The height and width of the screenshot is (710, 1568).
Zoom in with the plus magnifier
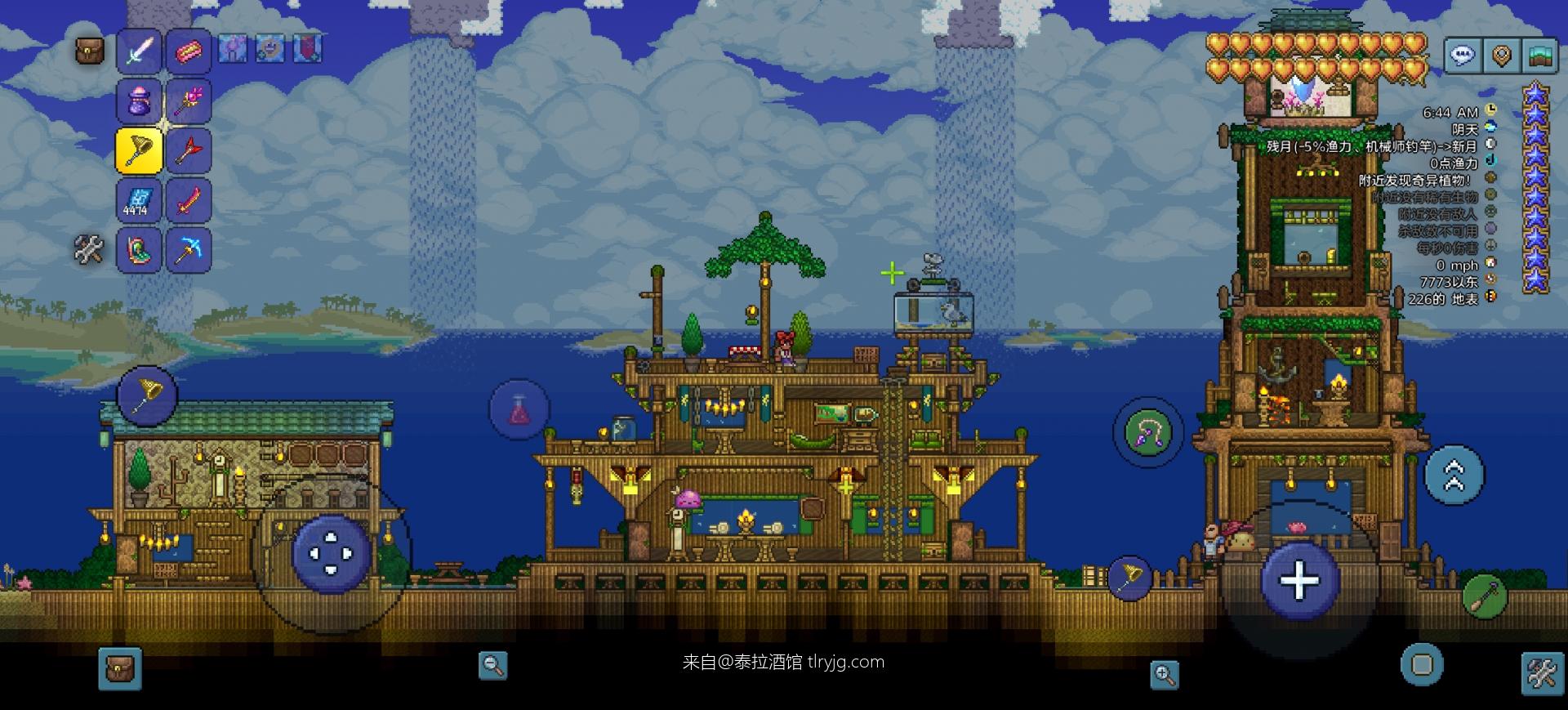(x=1164, y=675)
